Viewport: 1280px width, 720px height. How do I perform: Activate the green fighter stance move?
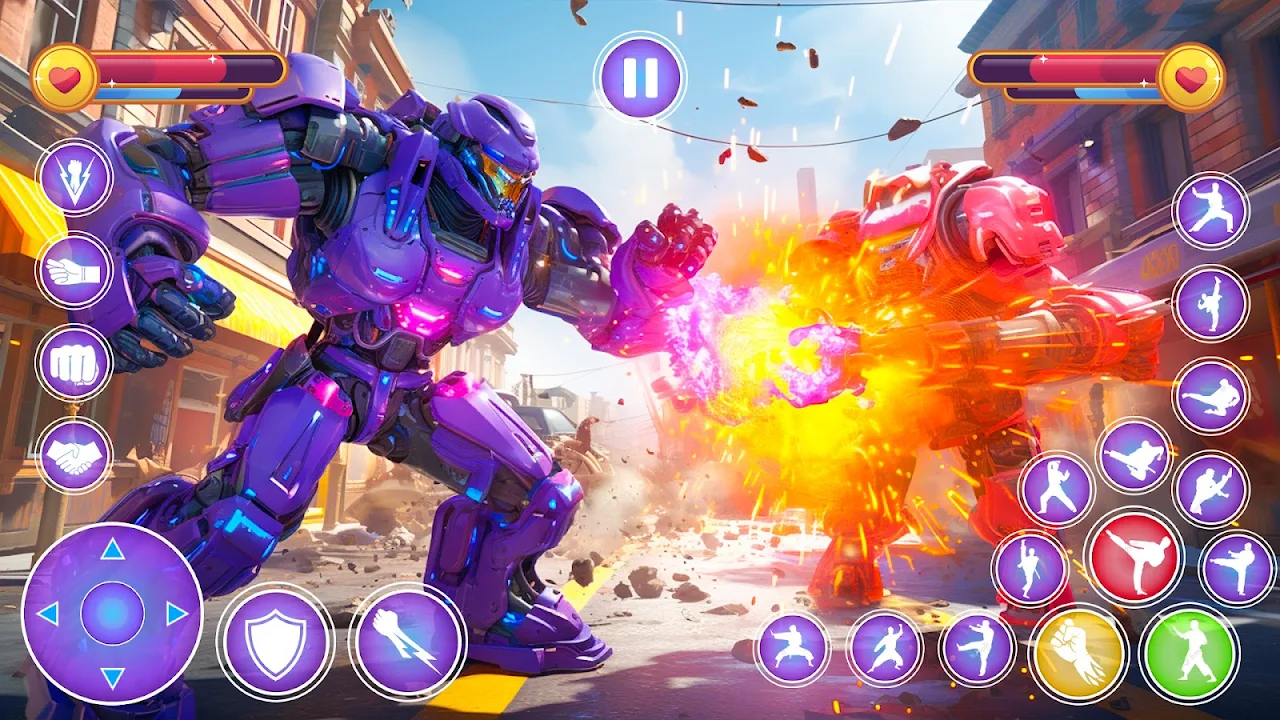click(x=1189, y=654)
